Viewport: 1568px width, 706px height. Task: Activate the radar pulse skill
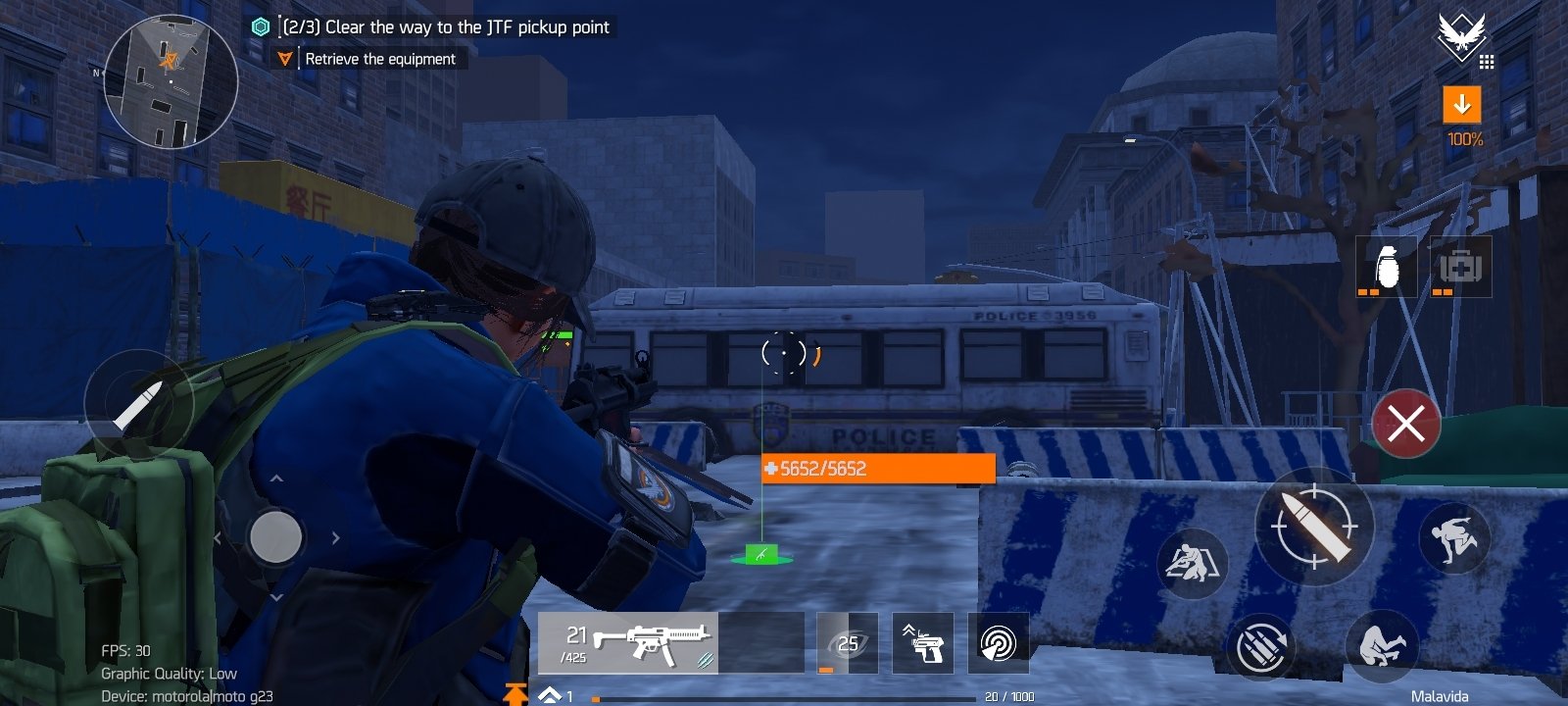pyautogui.click(x=998, y=643)
